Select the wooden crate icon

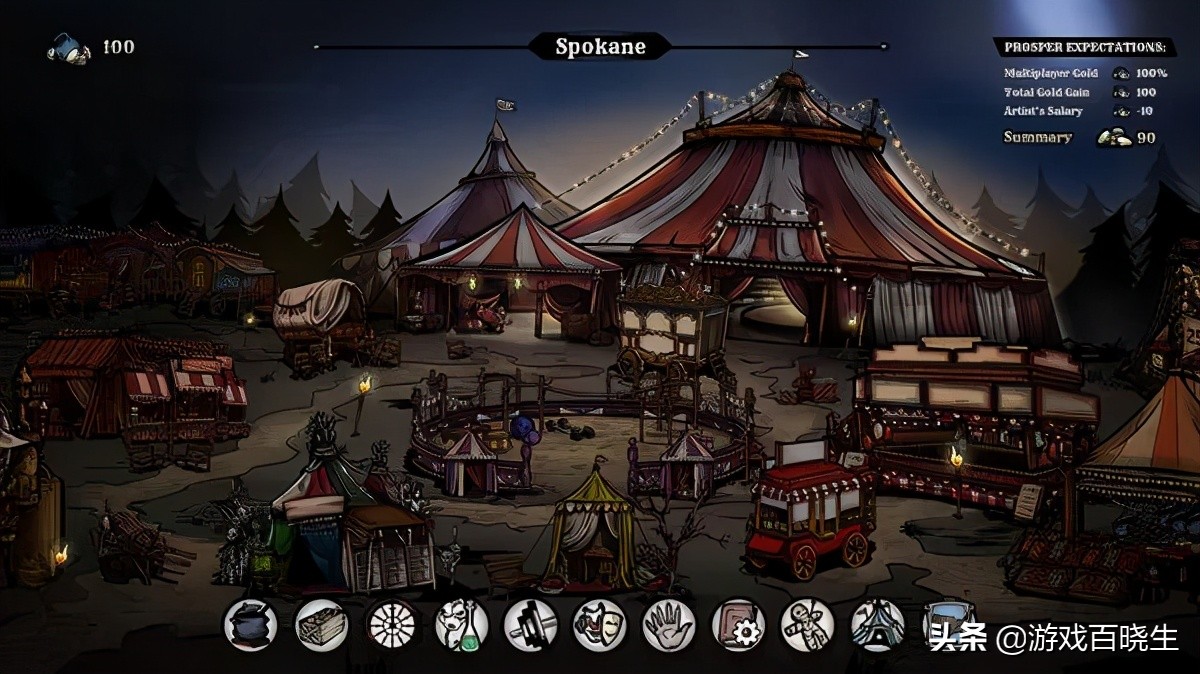(321, 625)
